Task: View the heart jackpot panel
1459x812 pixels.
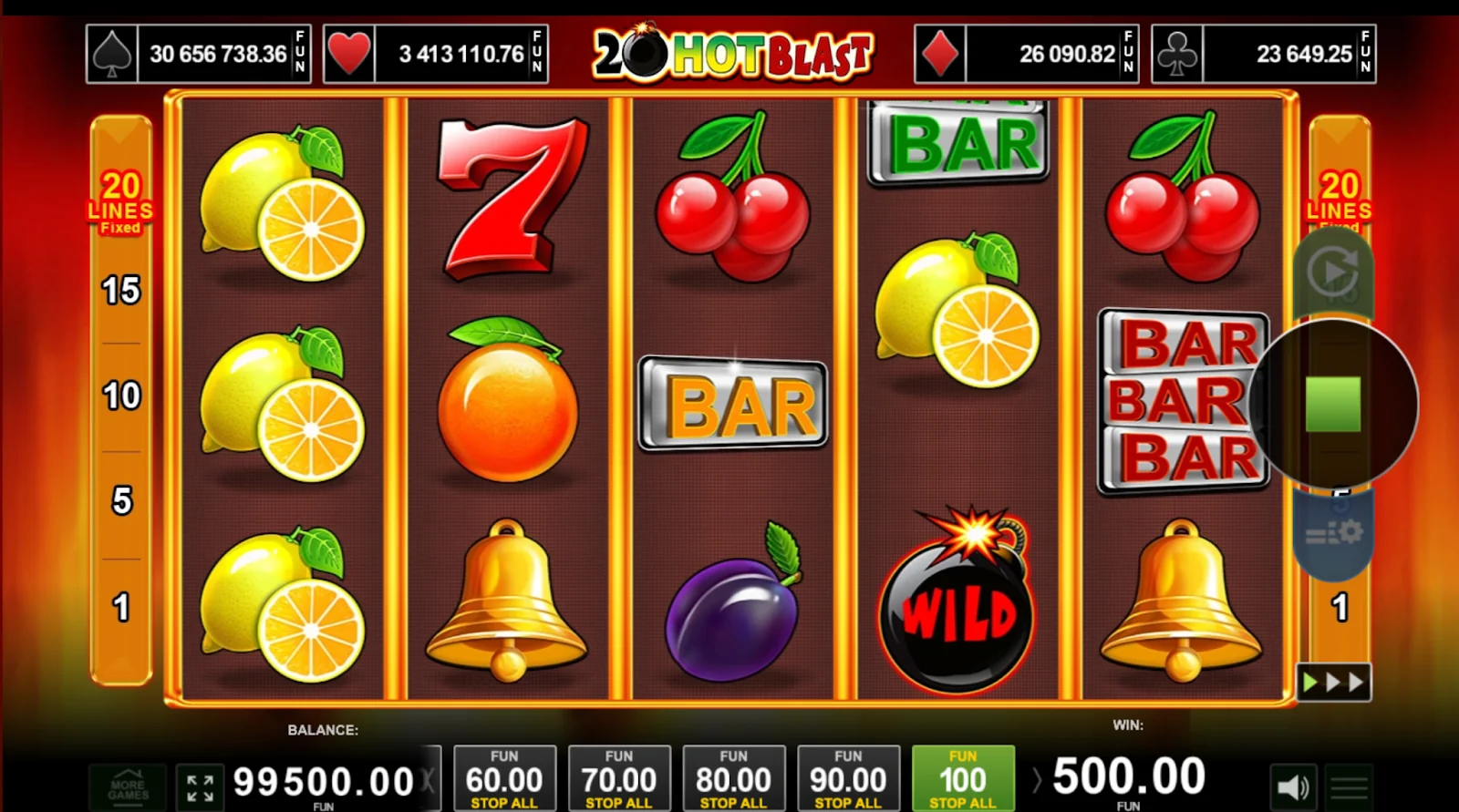Action: point(436,55)
